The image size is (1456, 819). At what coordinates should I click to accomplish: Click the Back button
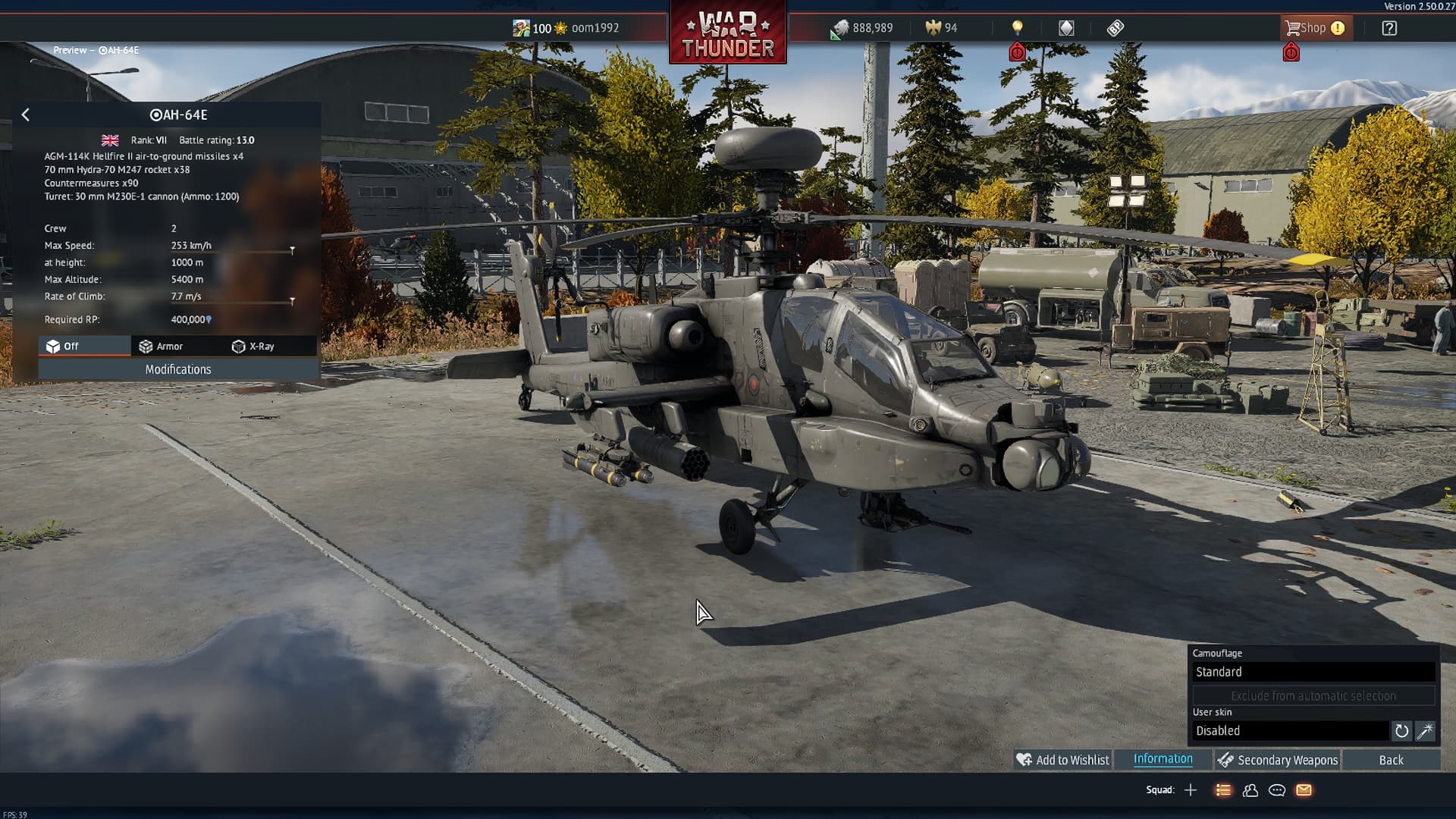[1391, 760]
